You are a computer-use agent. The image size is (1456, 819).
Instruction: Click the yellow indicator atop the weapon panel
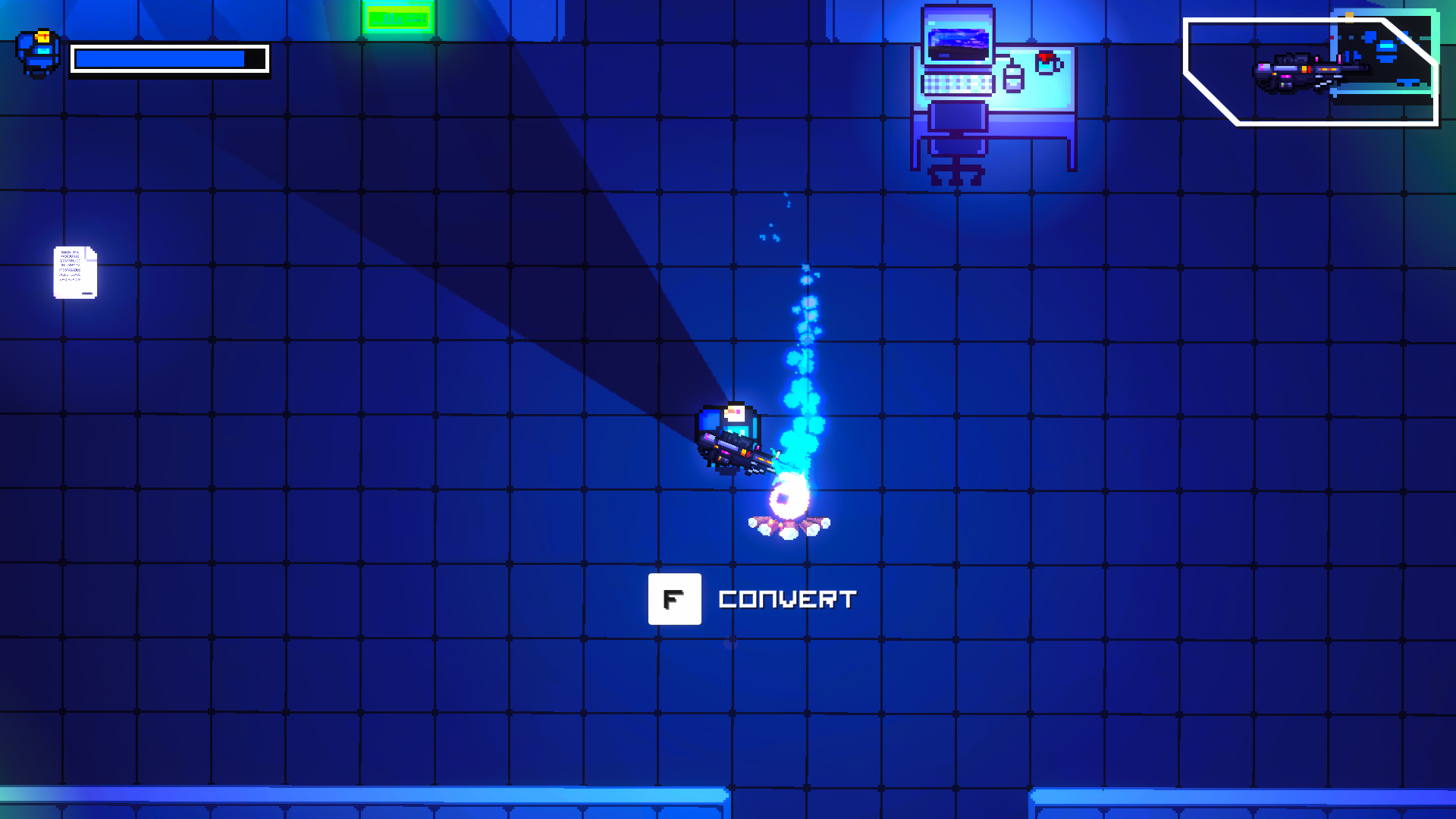(x=1349, y=17)
